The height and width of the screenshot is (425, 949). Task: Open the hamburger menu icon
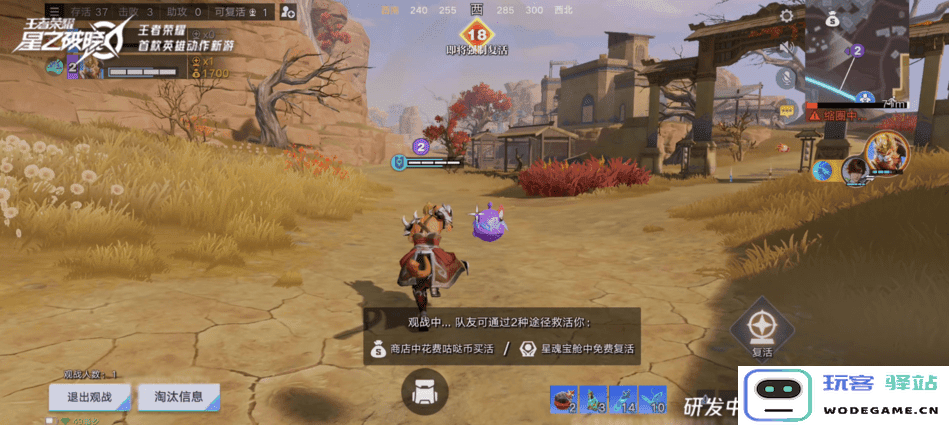coord(54,11)
